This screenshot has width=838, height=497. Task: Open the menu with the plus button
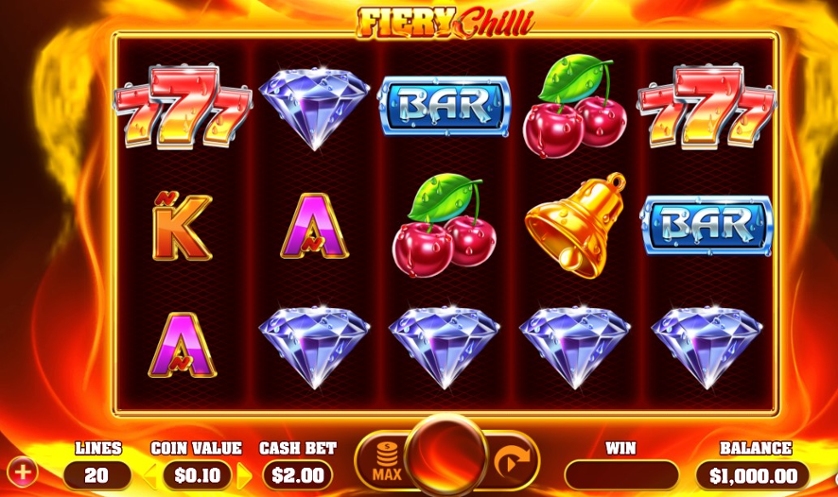coord(19,470)
